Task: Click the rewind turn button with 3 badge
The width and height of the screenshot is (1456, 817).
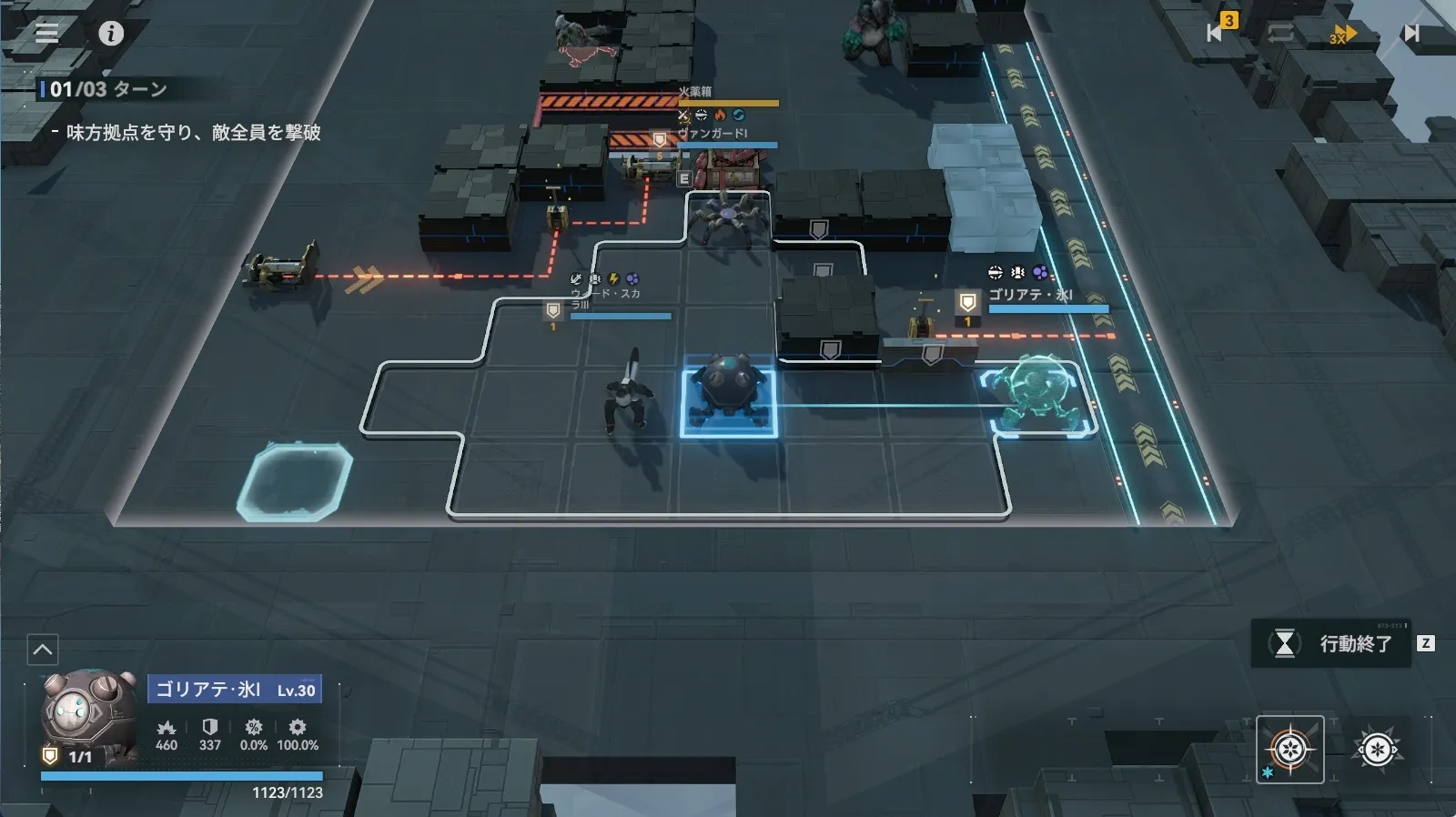Action: pyautogui.click(x=1218, y=32)
